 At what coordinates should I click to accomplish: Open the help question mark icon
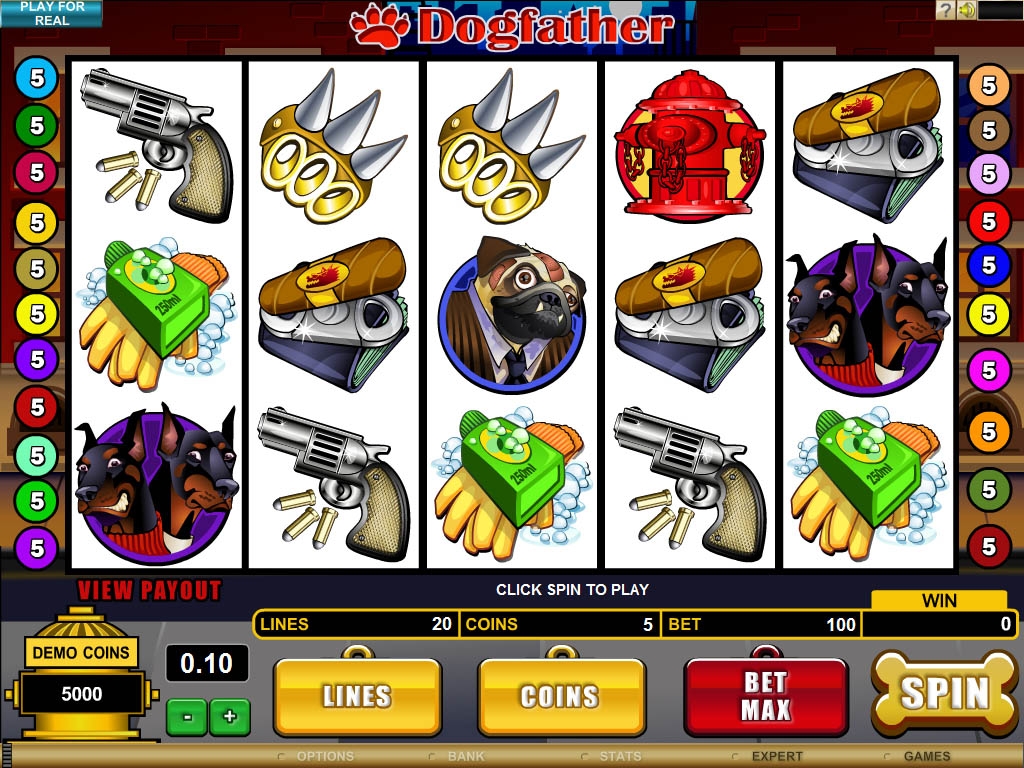(946, 10)
